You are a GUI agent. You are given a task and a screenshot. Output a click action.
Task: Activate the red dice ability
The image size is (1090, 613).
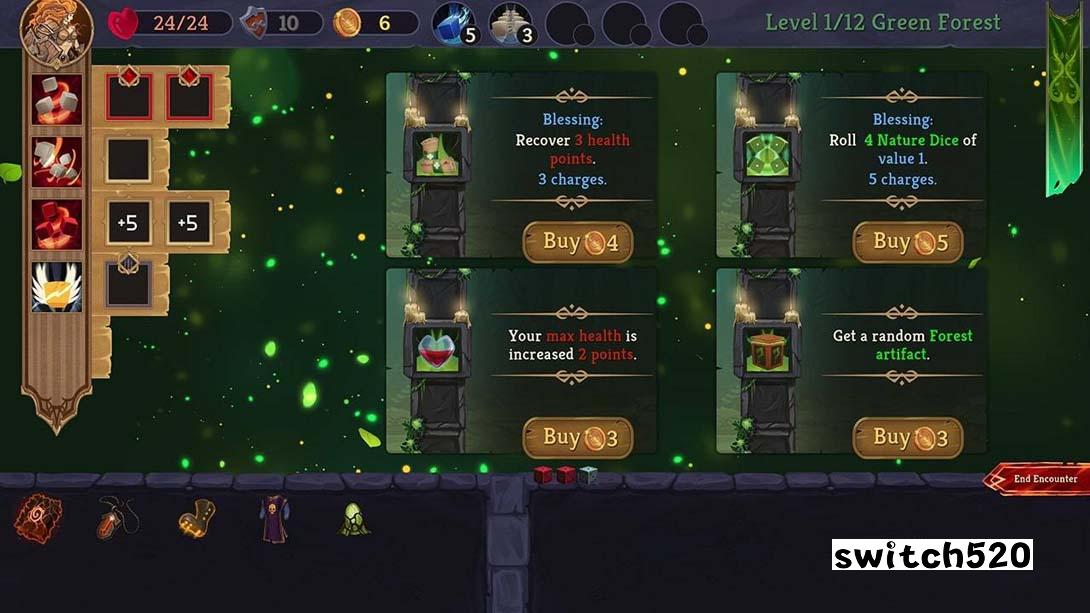(x=56, y=223)
